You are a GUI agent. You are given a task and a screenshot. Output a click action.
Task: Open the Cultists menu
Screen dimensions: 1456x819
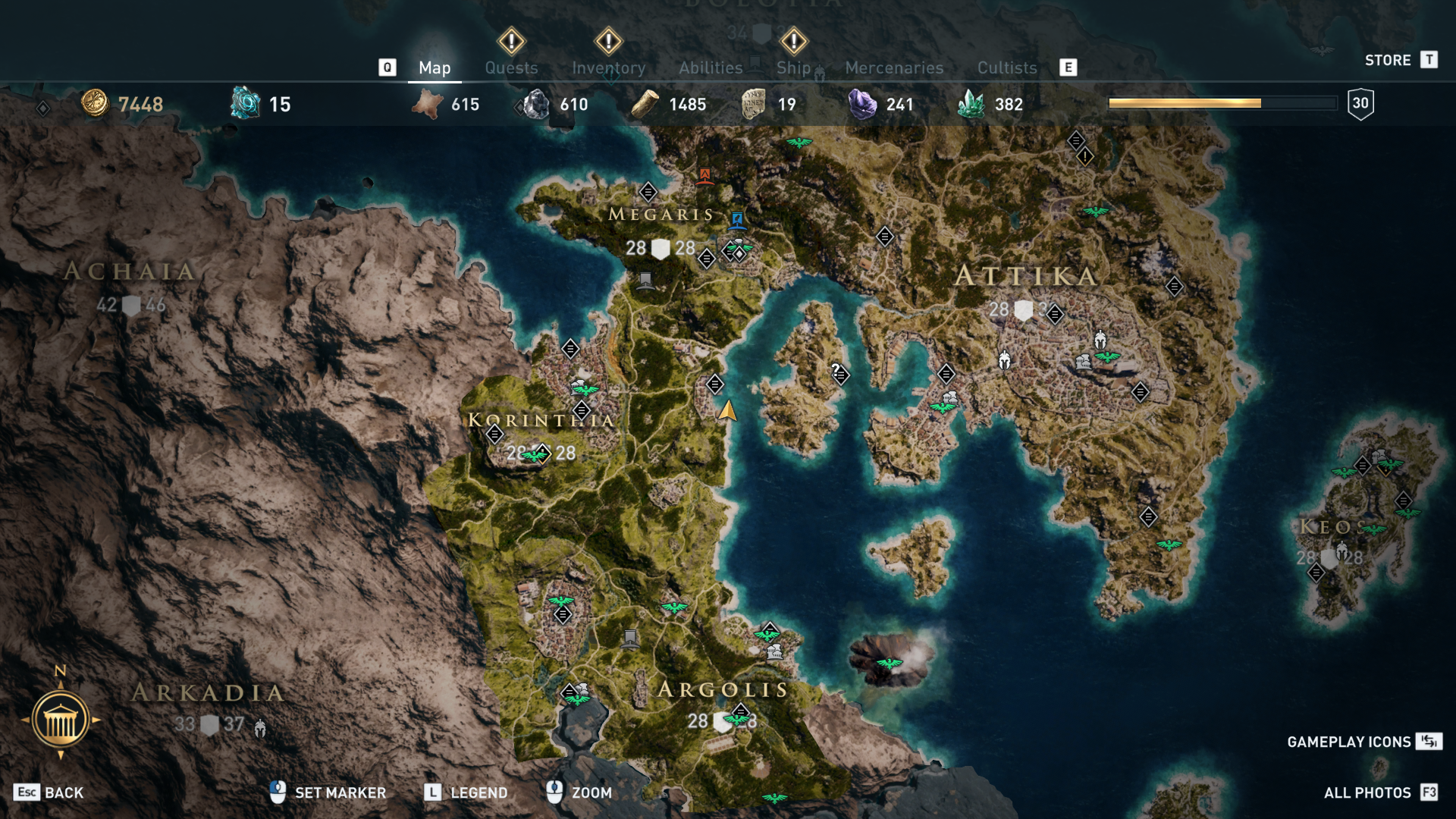(x=1006, y=67)
